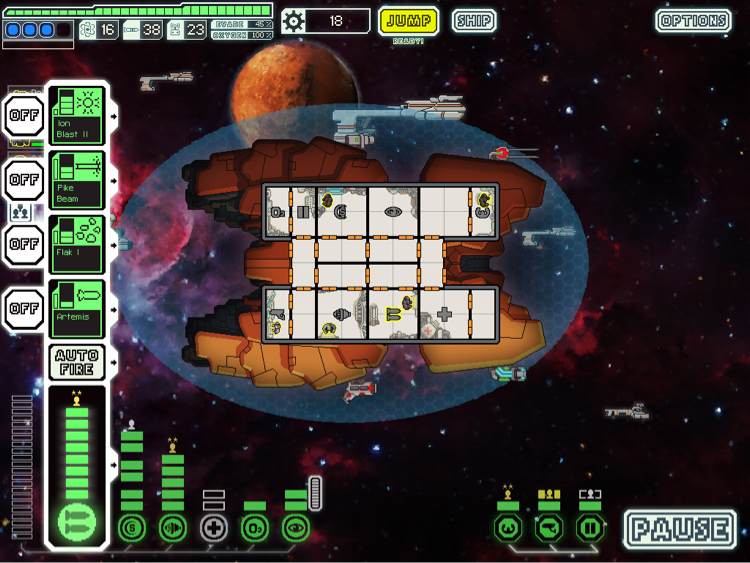
Task: Open the SHIP screen
Action: pos(473,20)
